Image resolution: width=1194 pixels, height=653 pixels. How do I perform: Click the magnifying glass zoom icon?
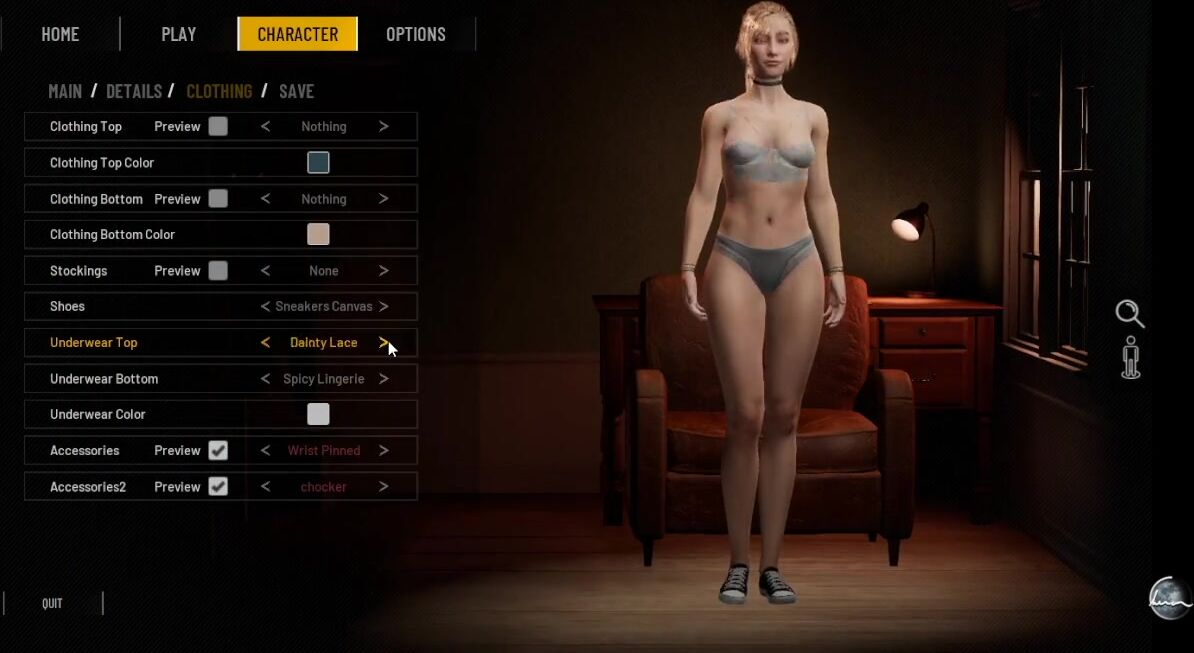pos(1130,313)
